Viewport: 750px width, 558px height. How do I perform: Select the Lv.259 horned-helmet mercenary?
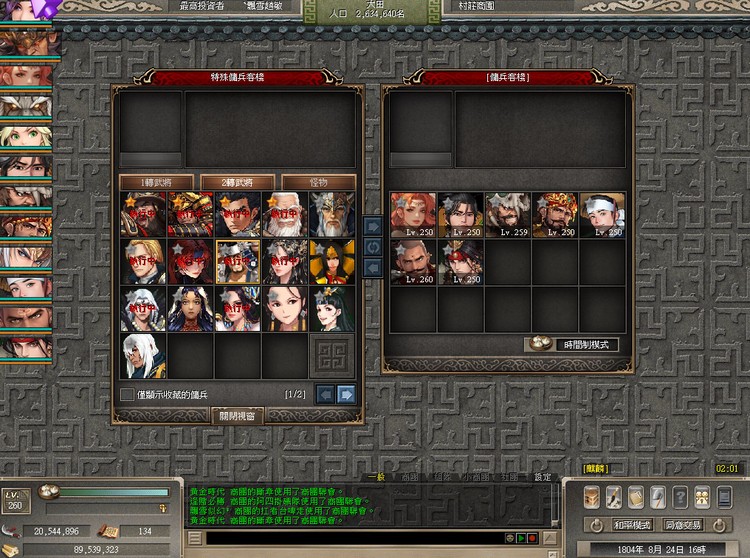tap(507, 214)
